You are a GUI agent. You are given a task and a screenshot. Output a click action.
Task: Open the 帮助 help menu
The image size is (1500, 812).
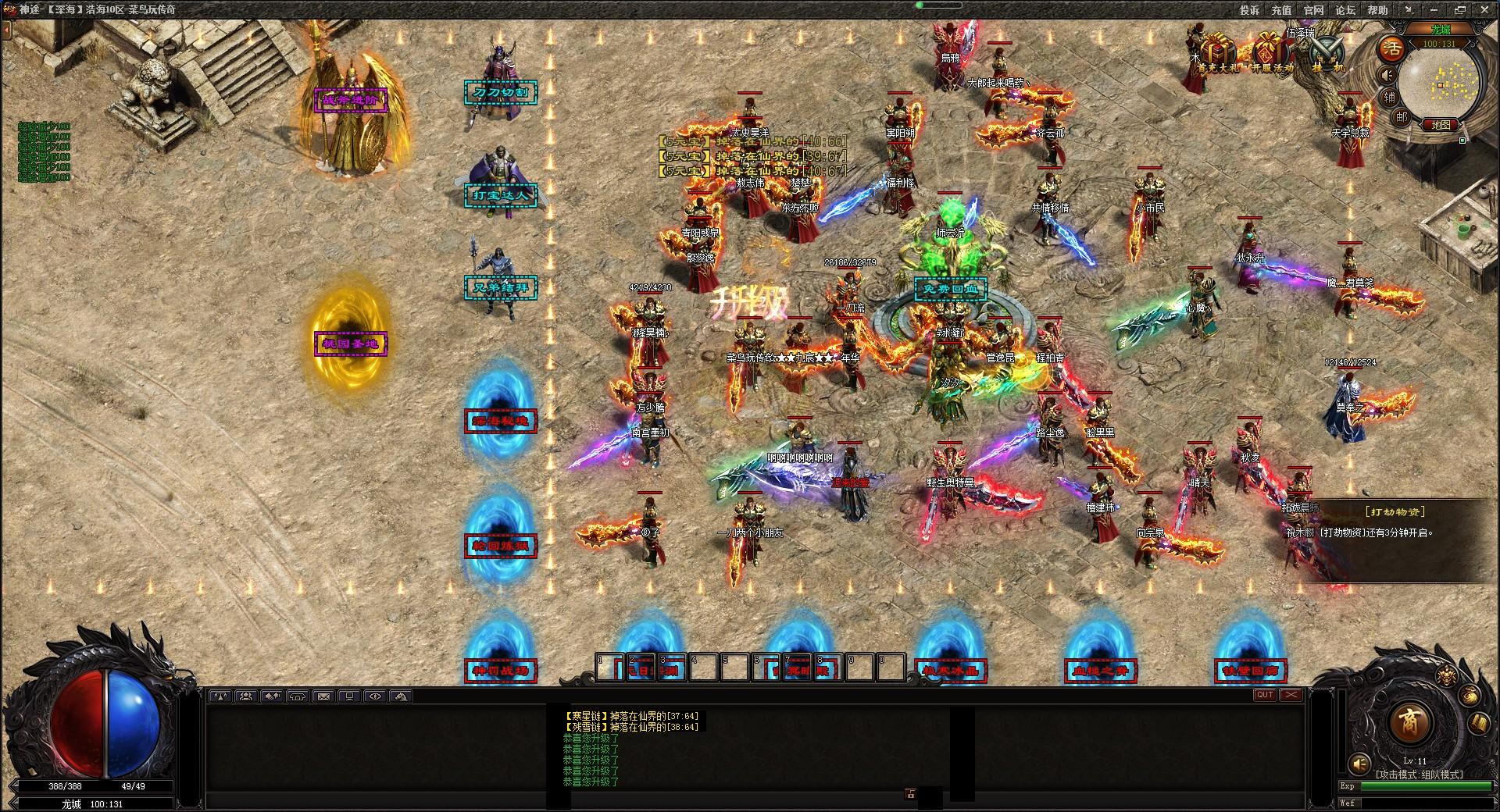(1377, 10)
